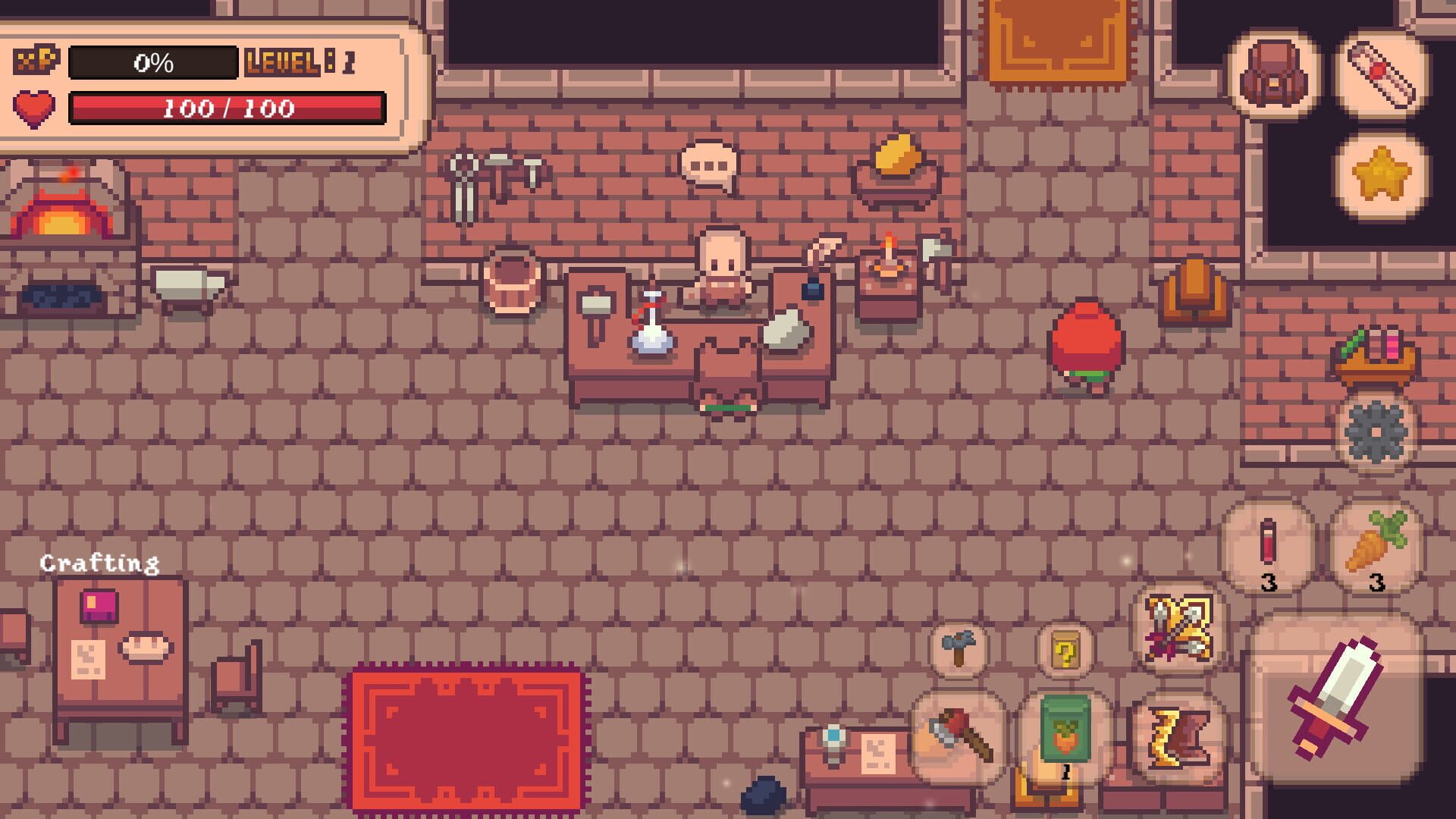
Task: Click the XP progress bar at 0%
Action: [154, 61]
